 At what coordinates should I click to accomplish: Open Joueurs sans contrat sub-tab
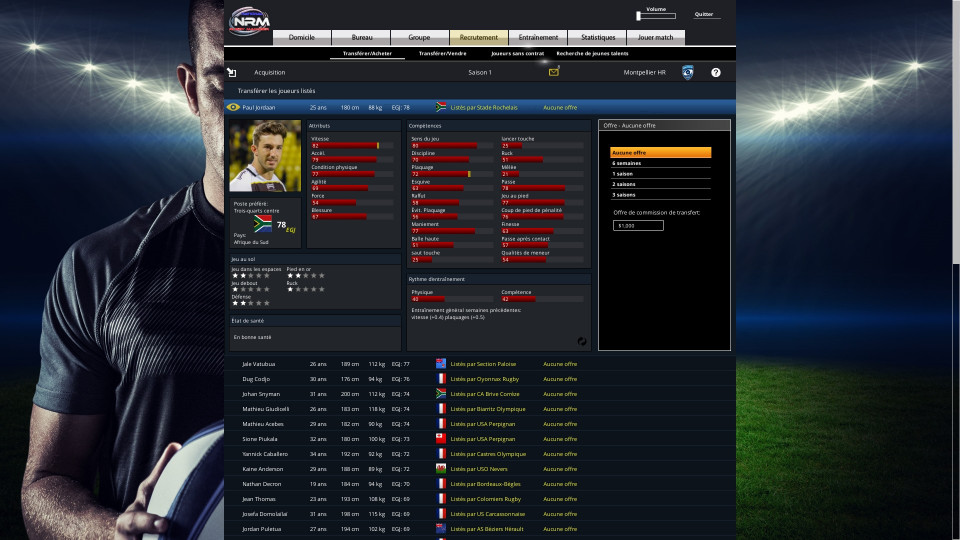[x=517, y=53]
